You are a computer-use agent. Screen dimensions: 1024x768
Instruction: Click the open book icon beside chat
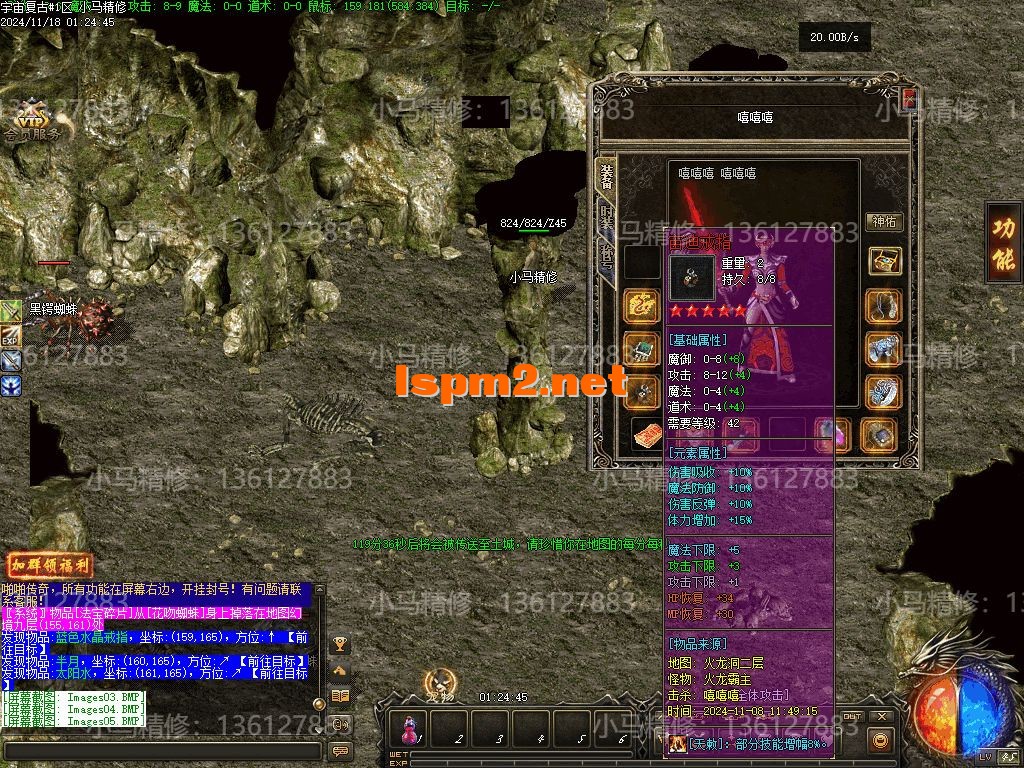(x=340, y=697)
